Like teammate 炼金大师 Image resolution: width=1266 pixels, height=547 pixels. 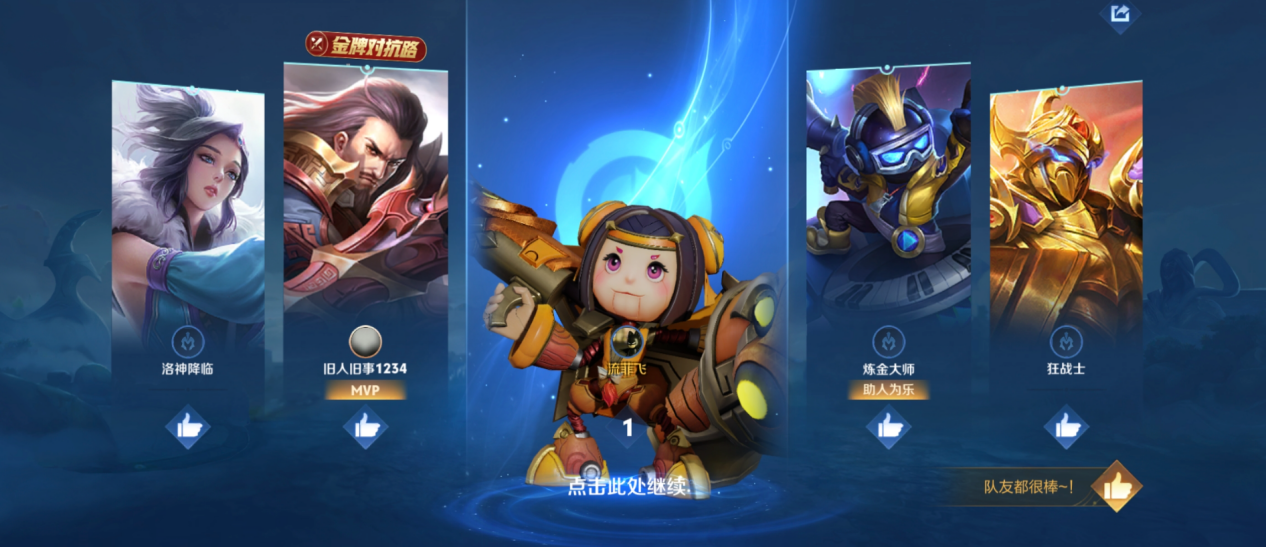(888, 427)
